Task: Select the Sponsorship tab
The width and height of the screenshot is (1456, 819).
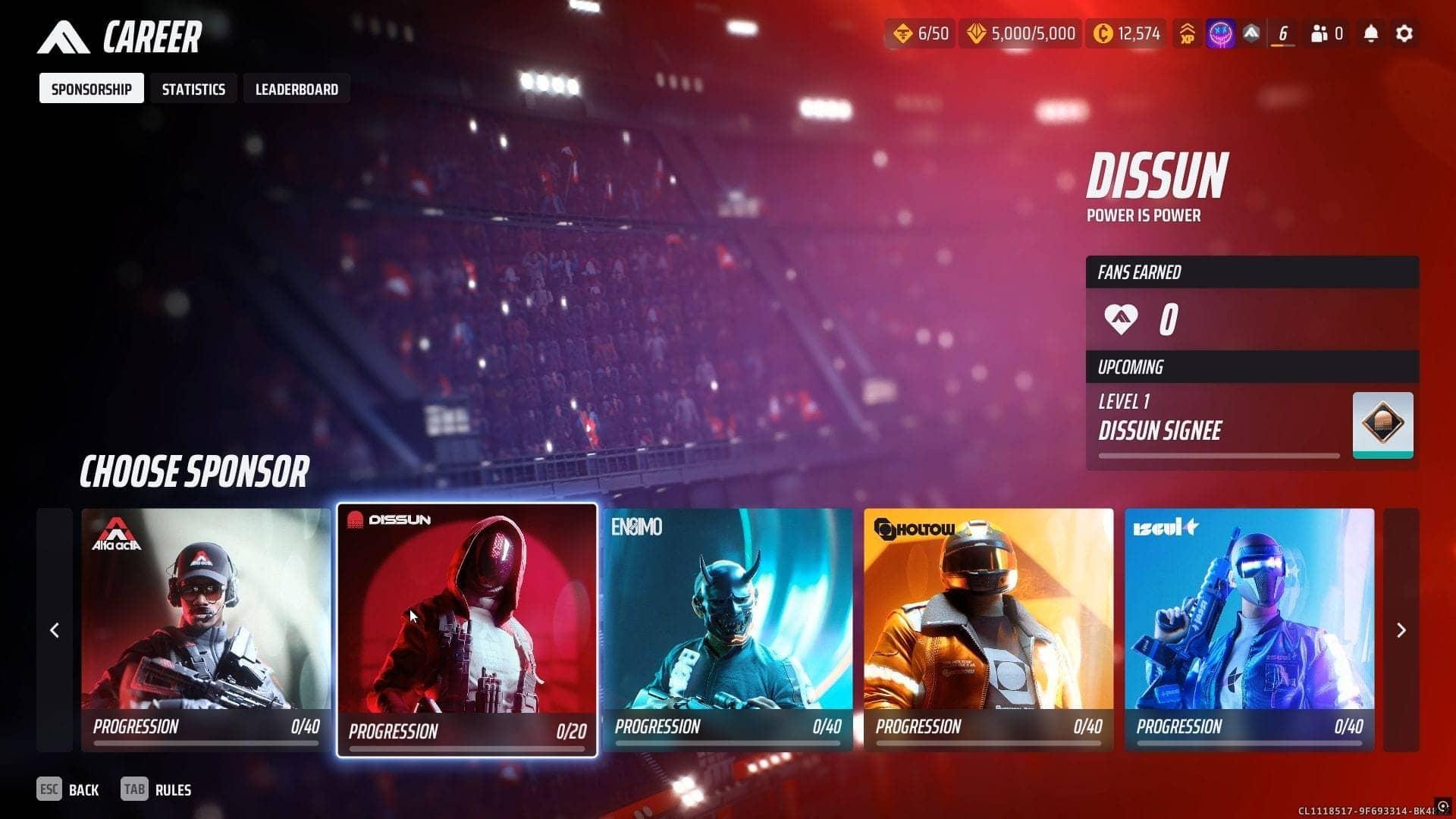Action: click(x=91, y=89)
